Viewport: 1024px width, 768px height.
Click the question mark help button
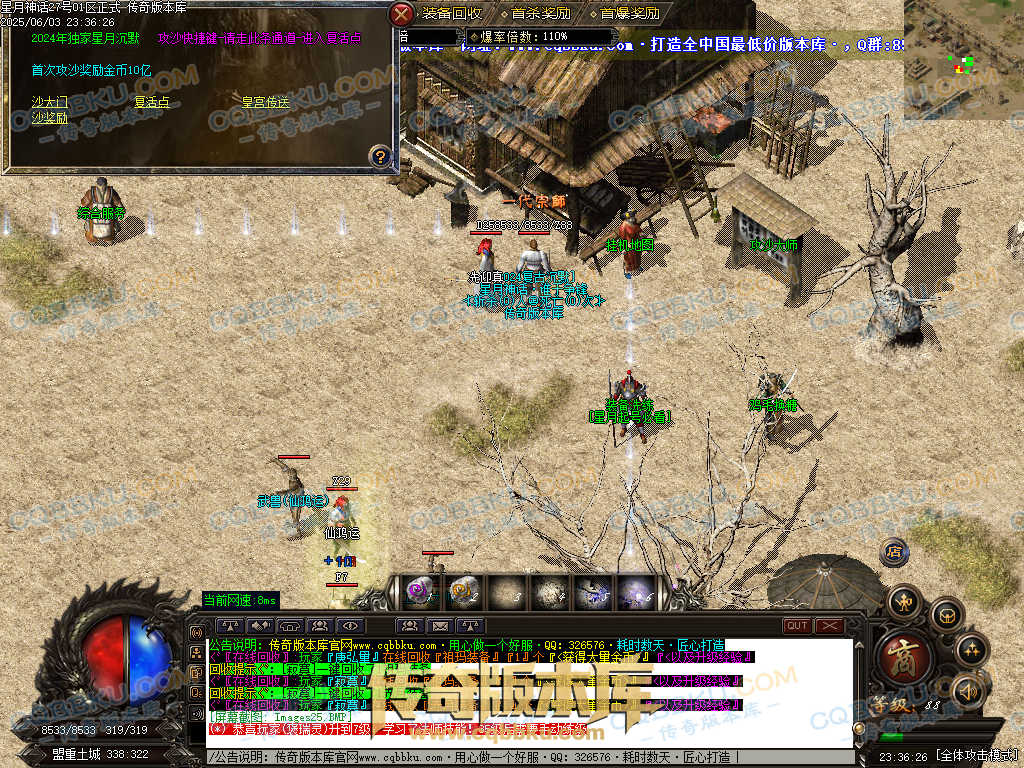click(x=380, y=156)
